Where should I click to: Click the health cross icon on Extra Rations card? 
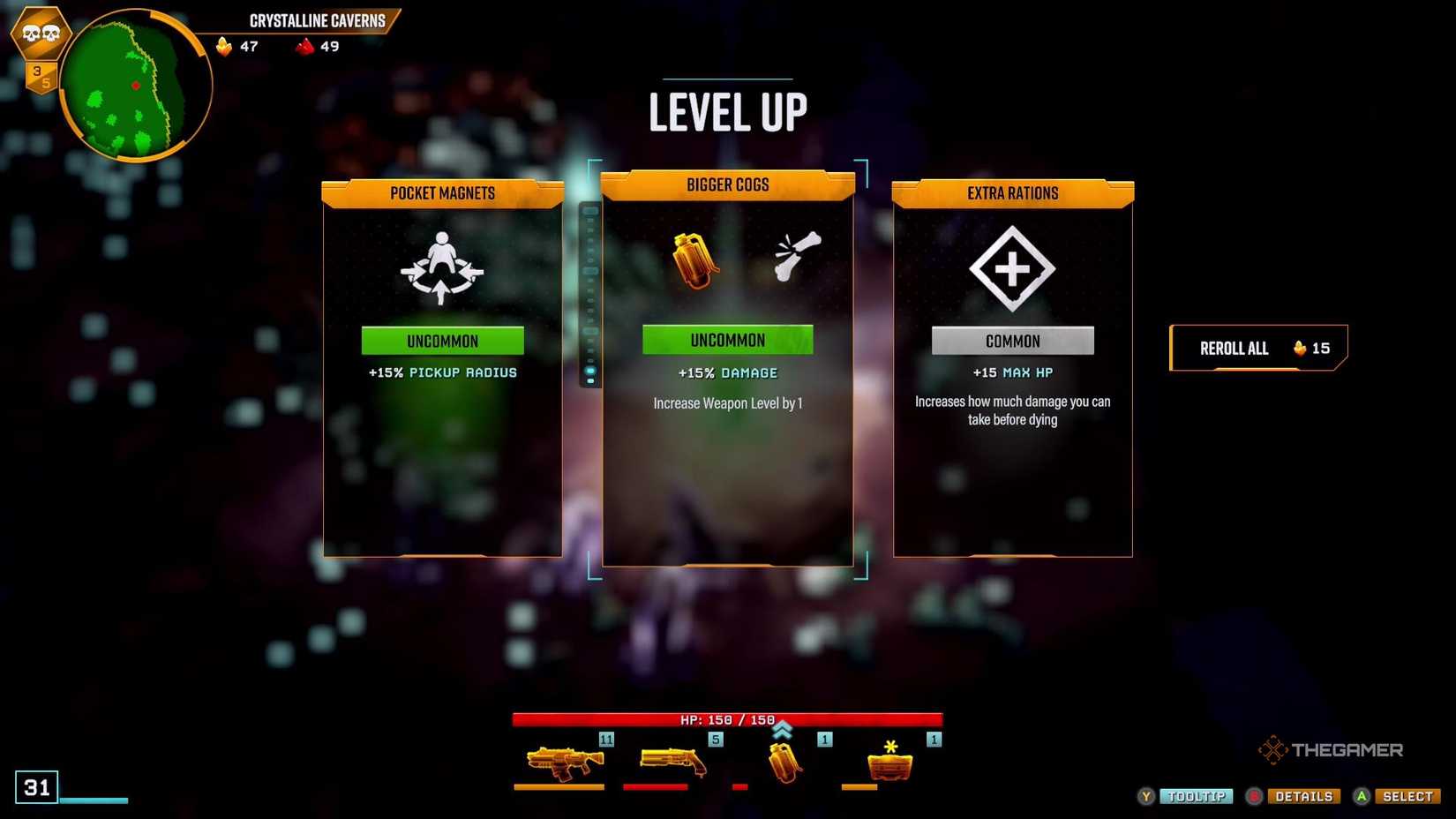coord(1012,269)
